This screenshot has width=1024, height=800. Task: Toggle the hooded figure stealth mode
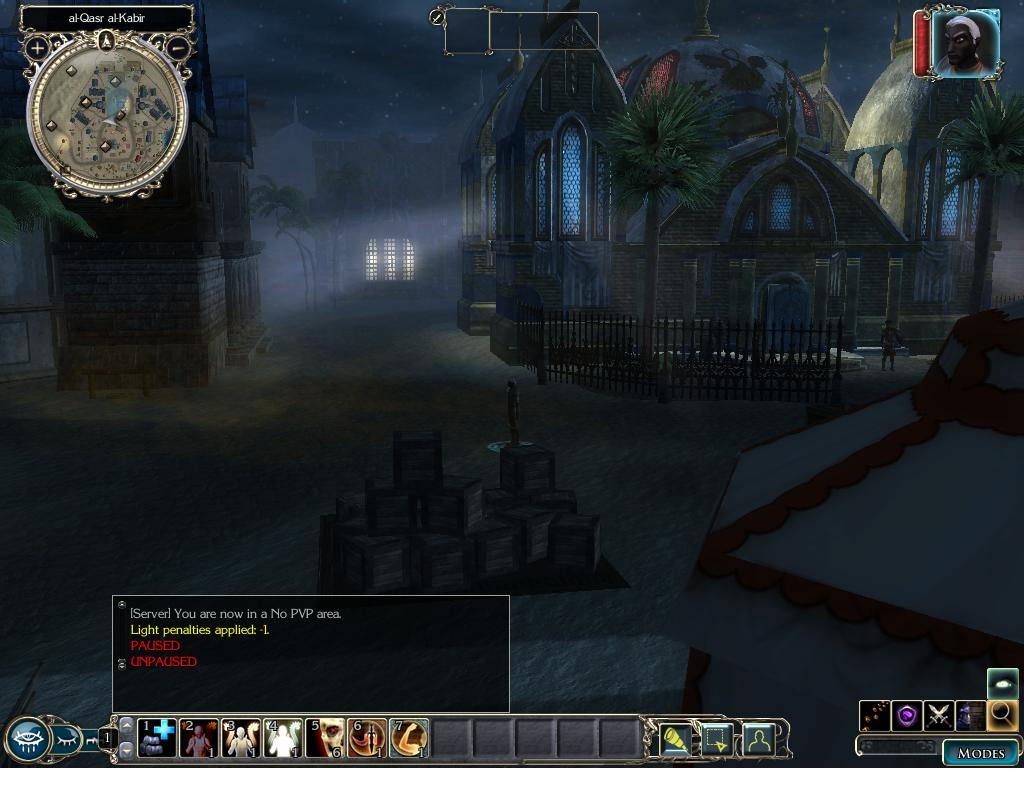tap(970, 715)
